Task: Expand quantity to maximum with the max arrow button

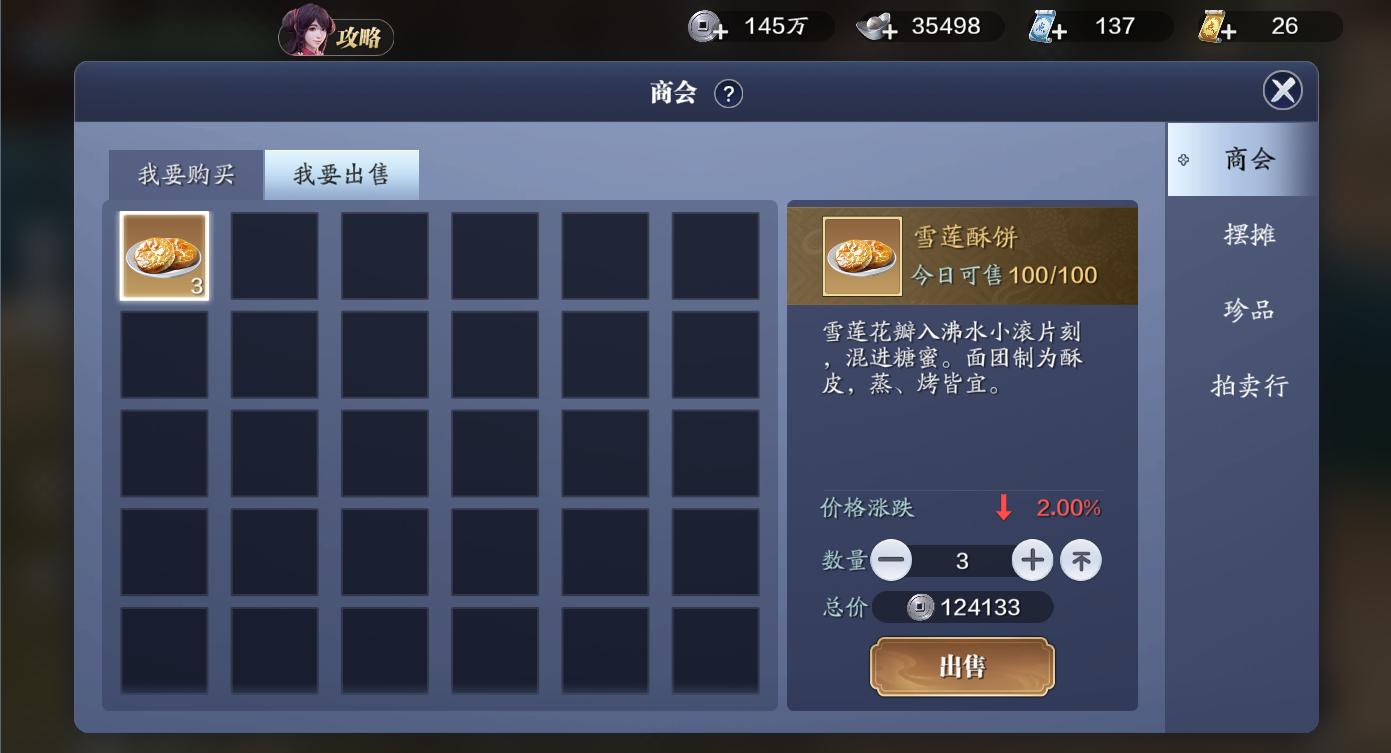Action: click(x=1080, y=560)
